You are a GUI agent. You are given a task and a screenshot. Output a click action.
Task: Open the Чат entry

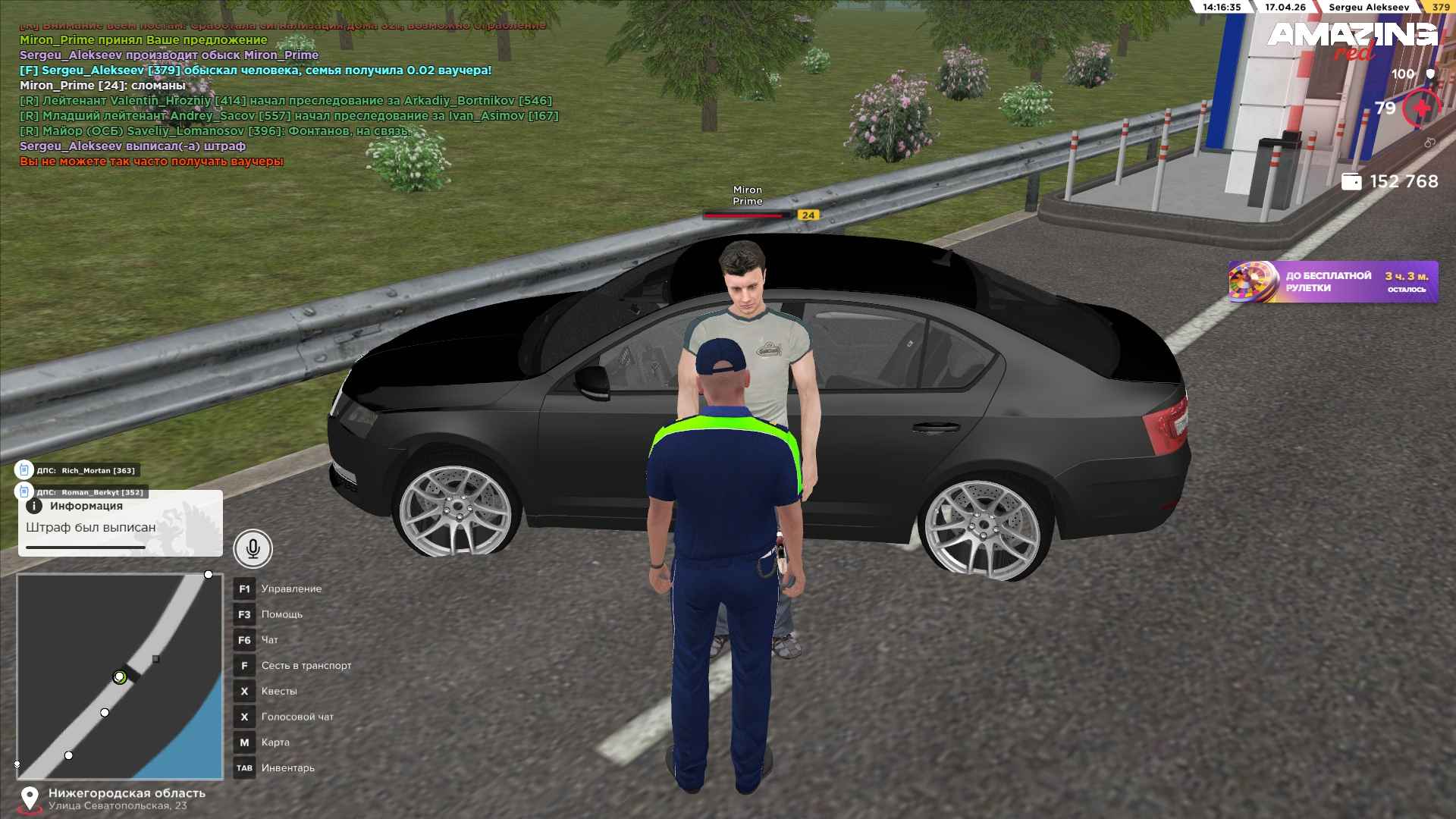click(269, 640)
